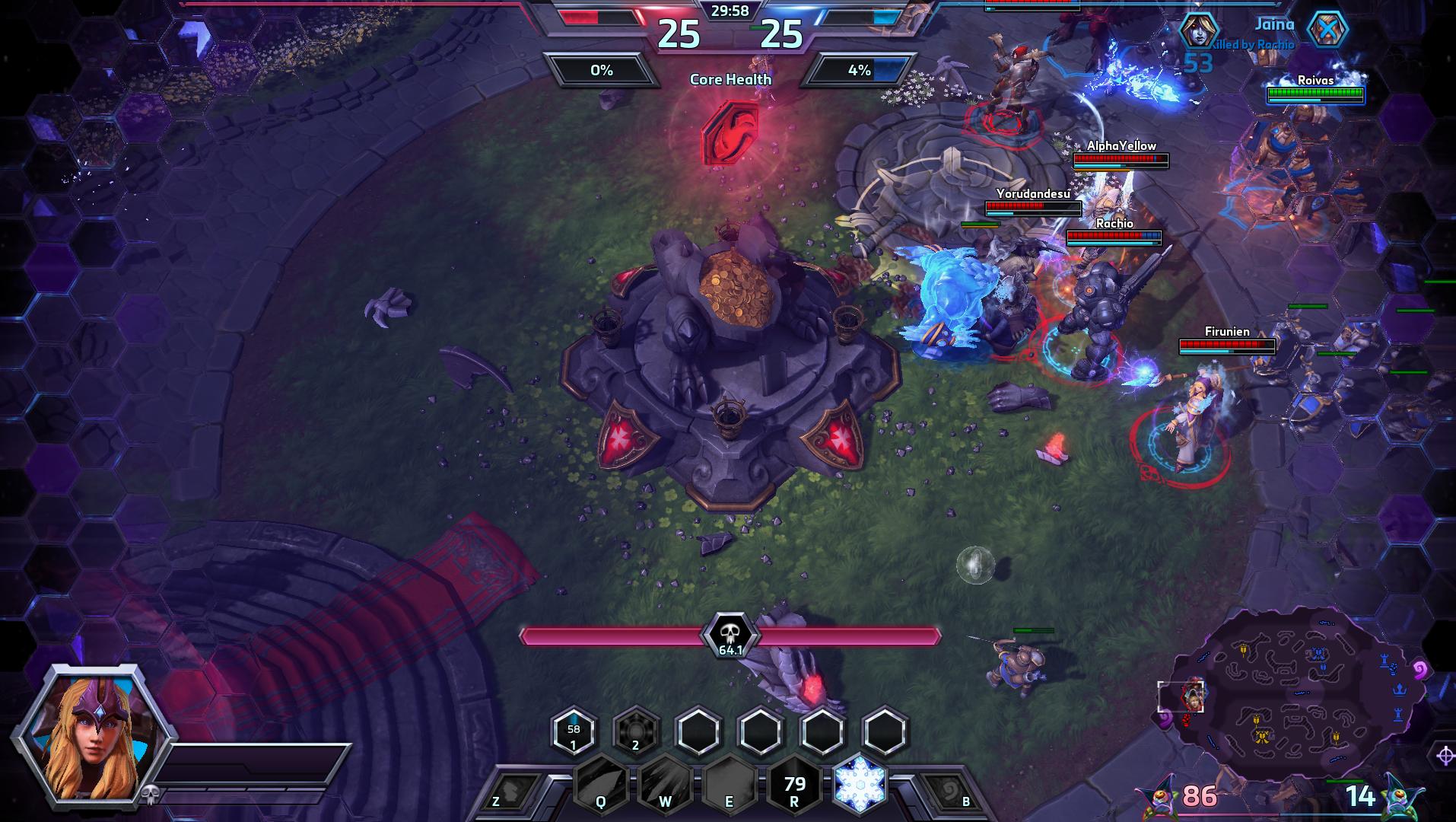Trigger the E ability
Image resolution: width=1456 pixels, height=822 pixels.
coord(730,785)
